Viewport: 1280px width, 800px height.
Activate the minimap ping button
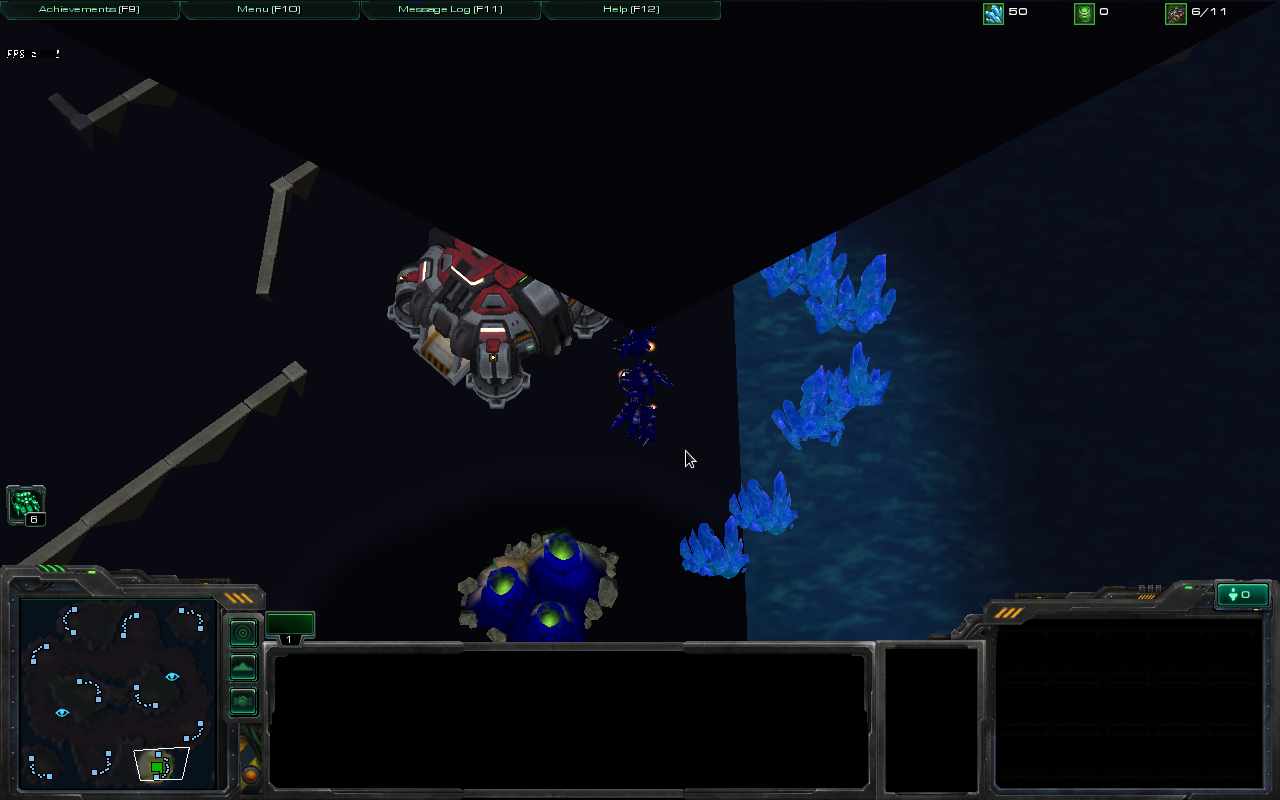click(243, 633)
